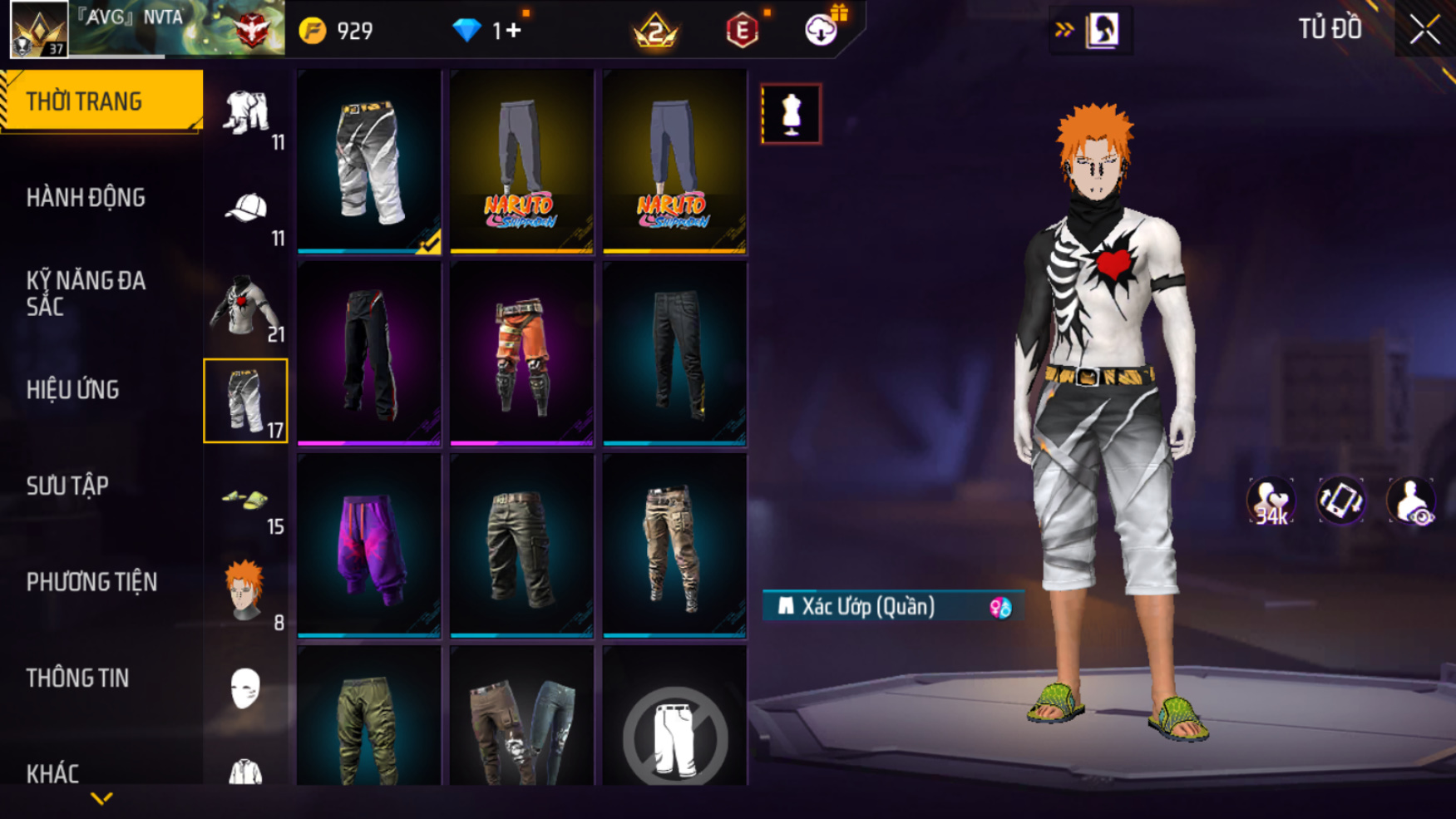
Task: Open the Sưu Tập collection section
Action: click(67, 486)
